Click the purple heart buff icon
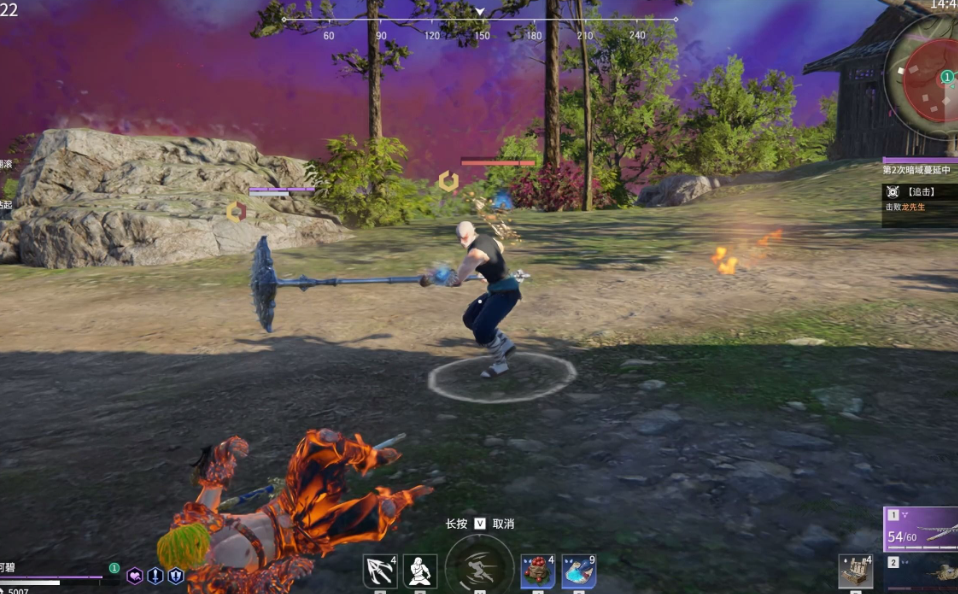958x594 pixels. [x=134, y=576]
